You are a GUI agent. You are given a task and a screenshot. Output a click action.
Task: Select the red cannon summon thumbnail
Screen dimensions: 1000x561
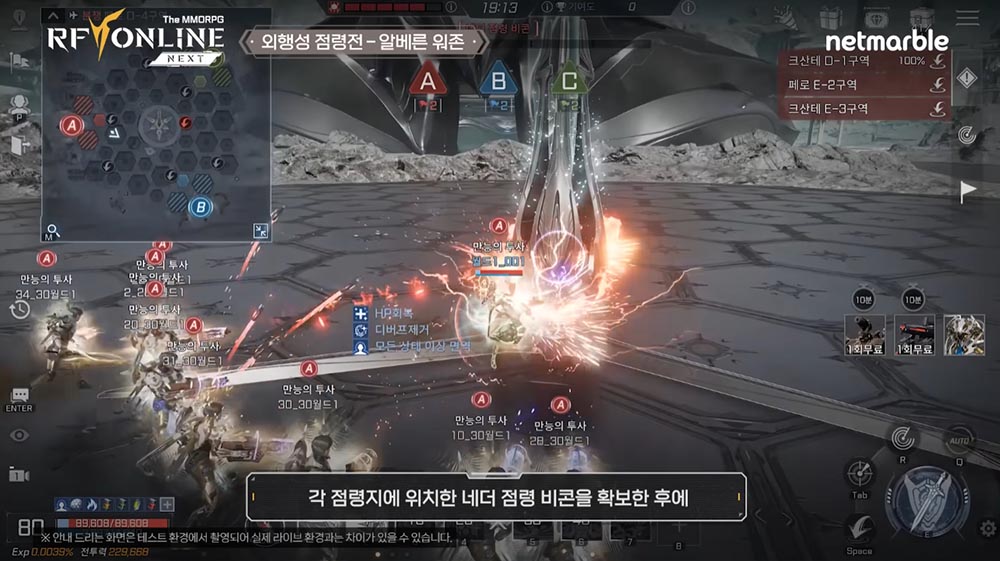pos(914,335)
